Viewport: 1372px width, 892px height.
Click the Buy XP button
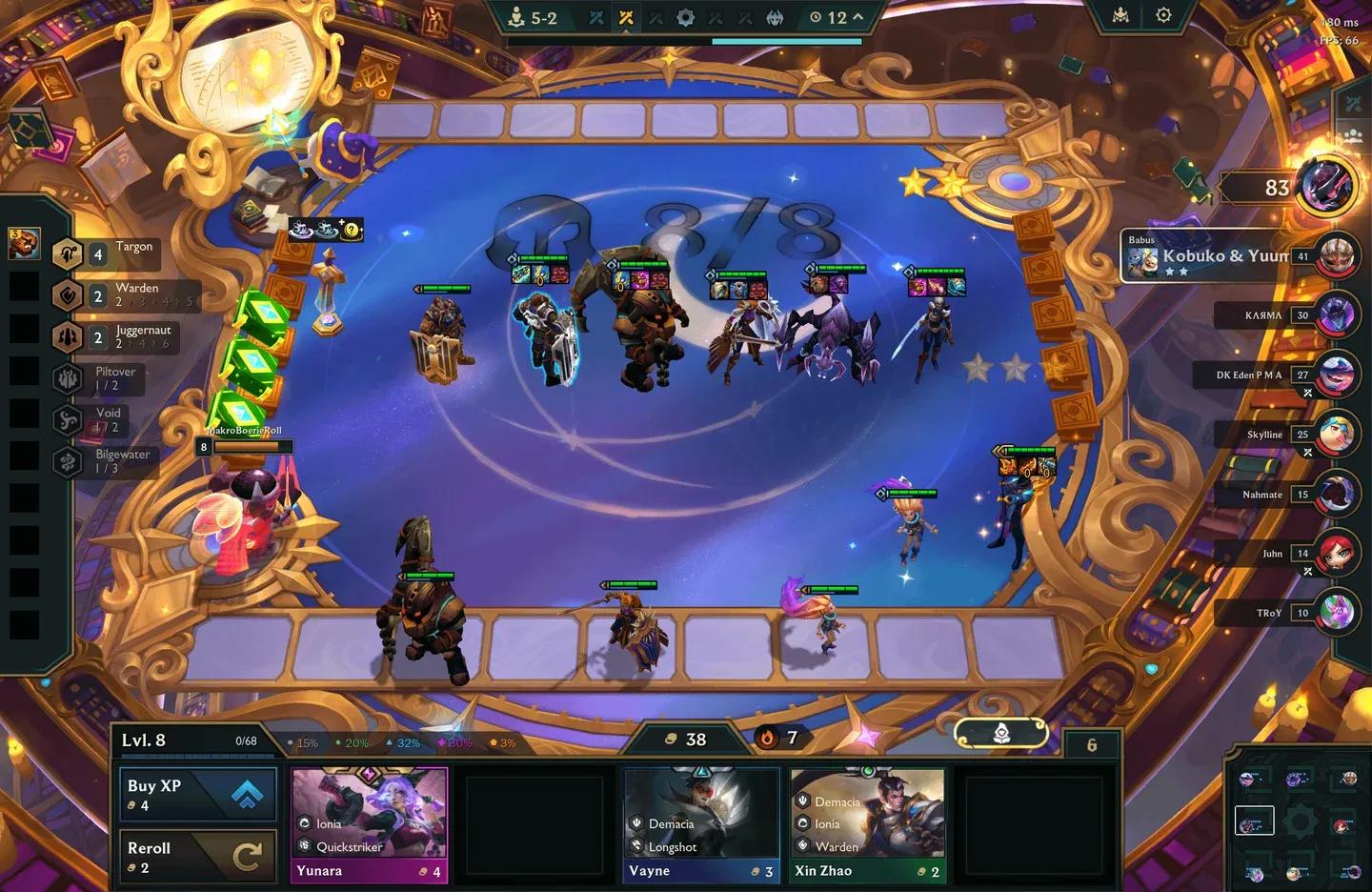197,795
